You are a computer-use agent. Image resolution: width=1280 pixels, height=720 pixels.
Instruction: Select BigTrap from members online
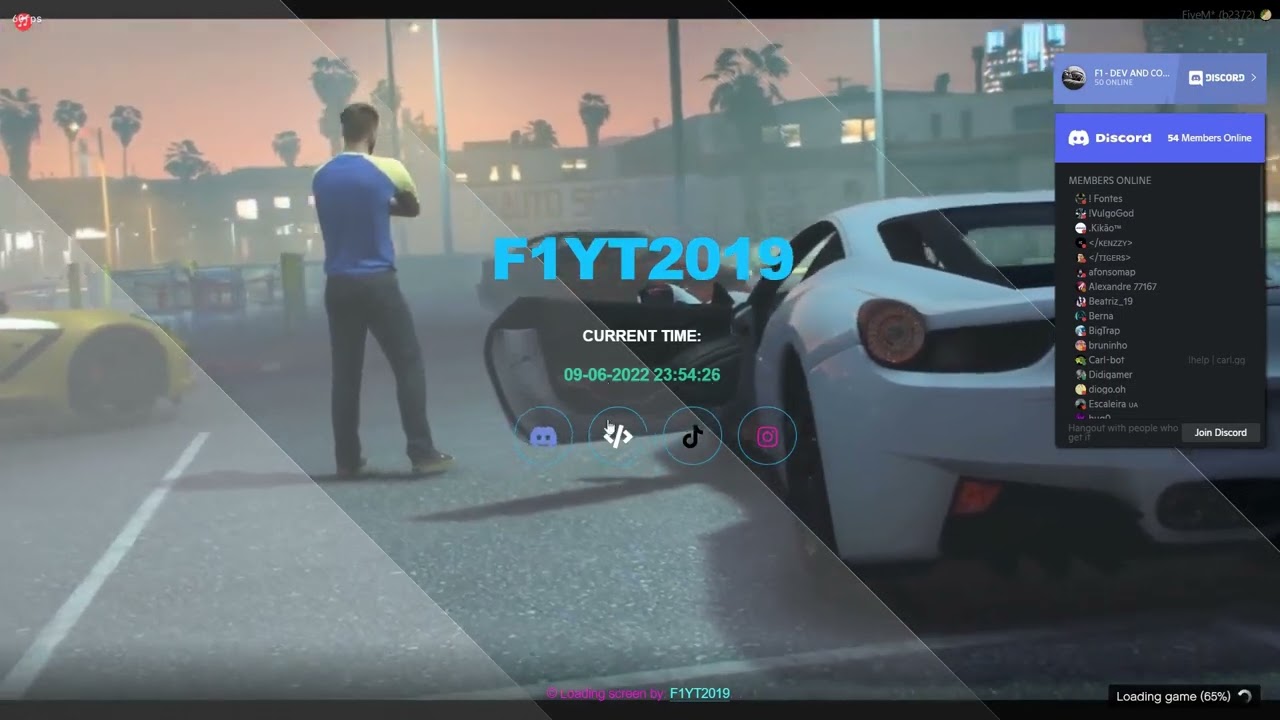click(1104, 330)
